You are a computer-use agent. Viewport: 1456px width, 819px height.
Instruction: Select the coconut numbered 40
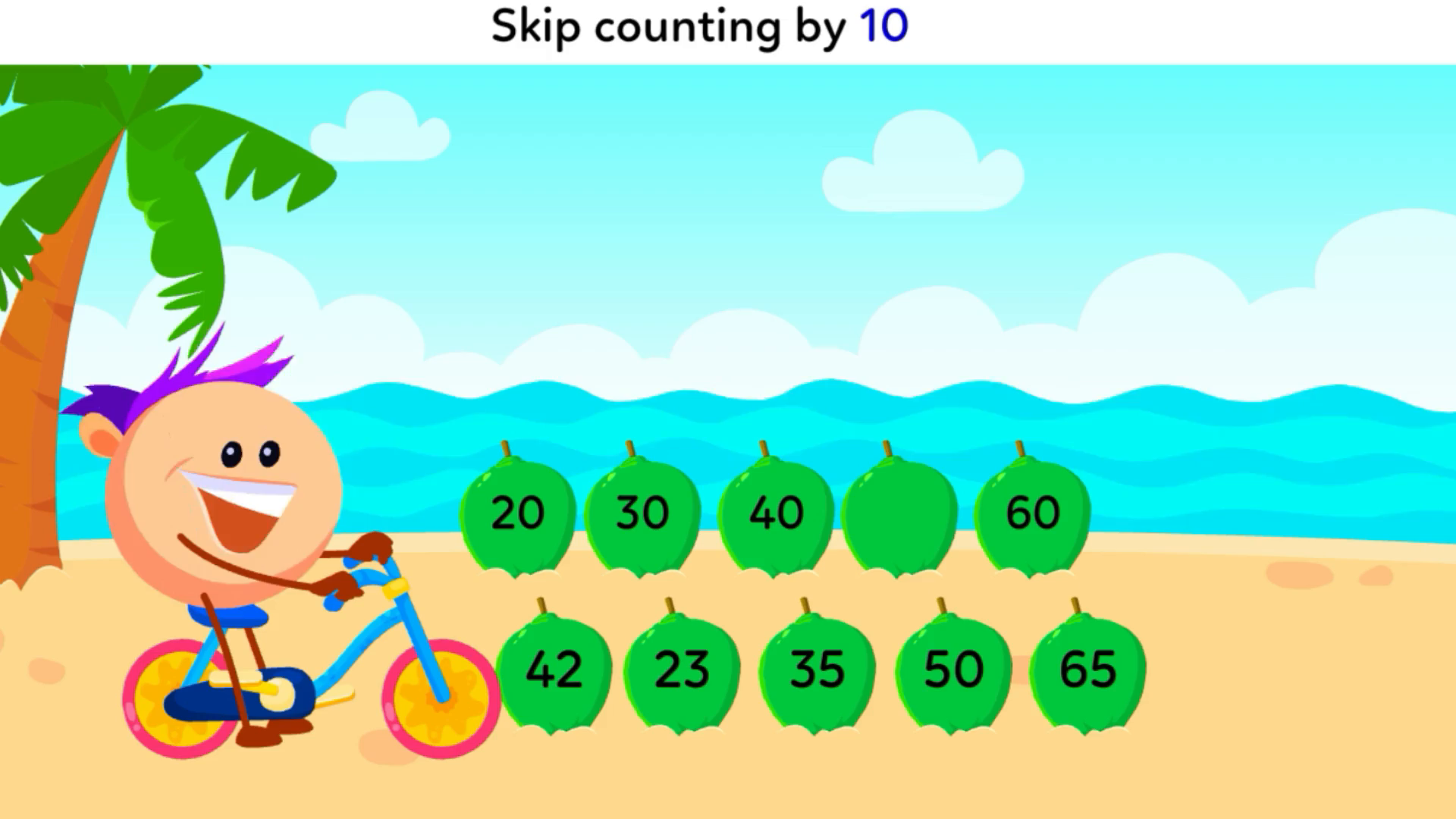click(x=776, y=512)
